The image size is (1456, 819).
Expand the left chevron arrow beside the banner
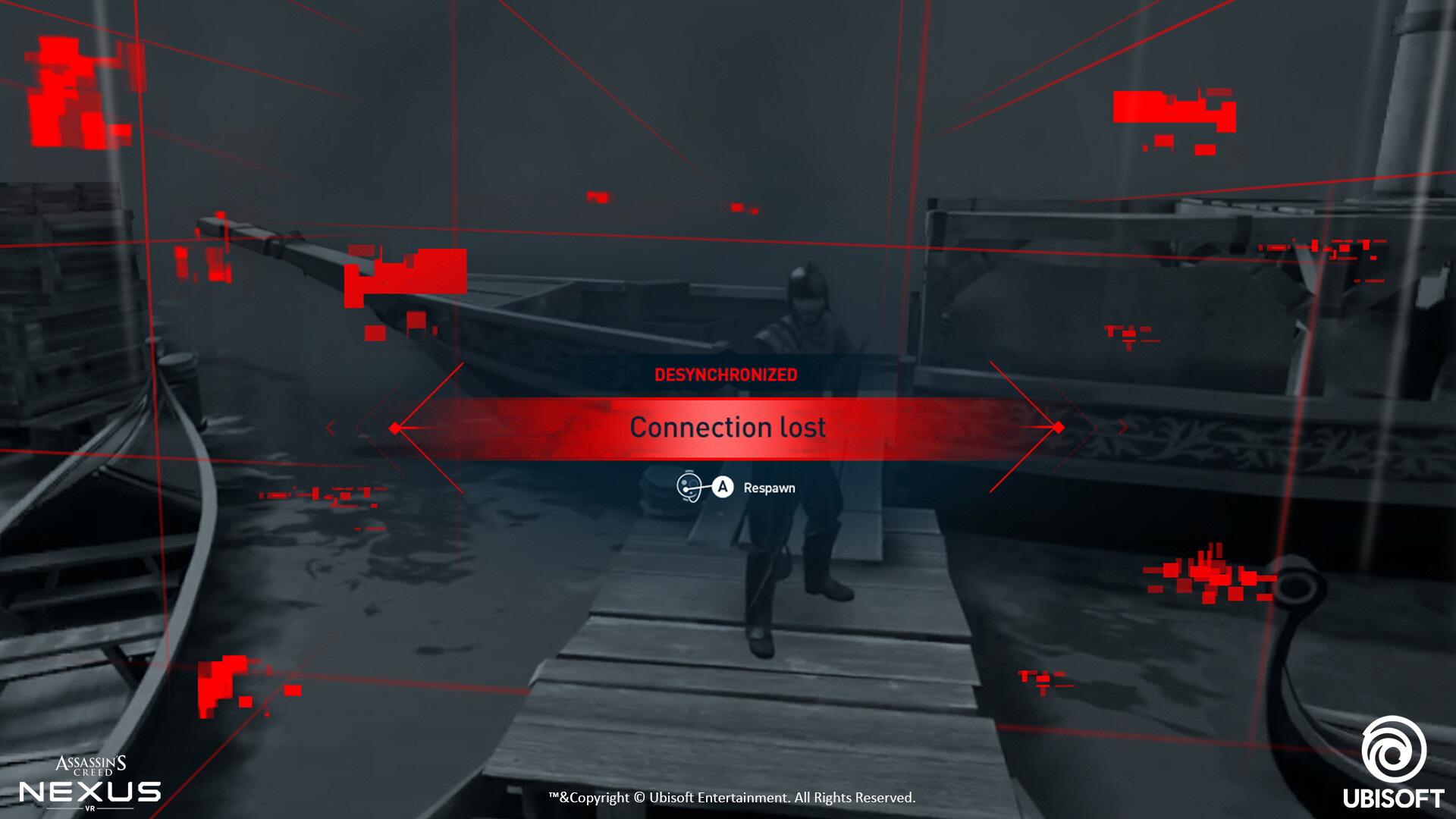click(331, 428)
